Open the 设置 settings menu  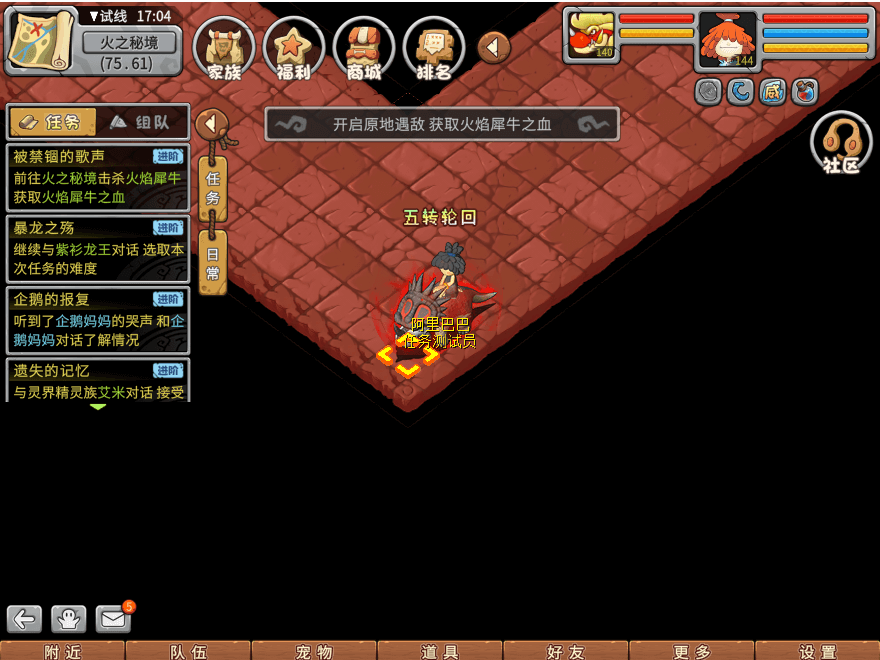pyautogui.click(x=817, y=651)
